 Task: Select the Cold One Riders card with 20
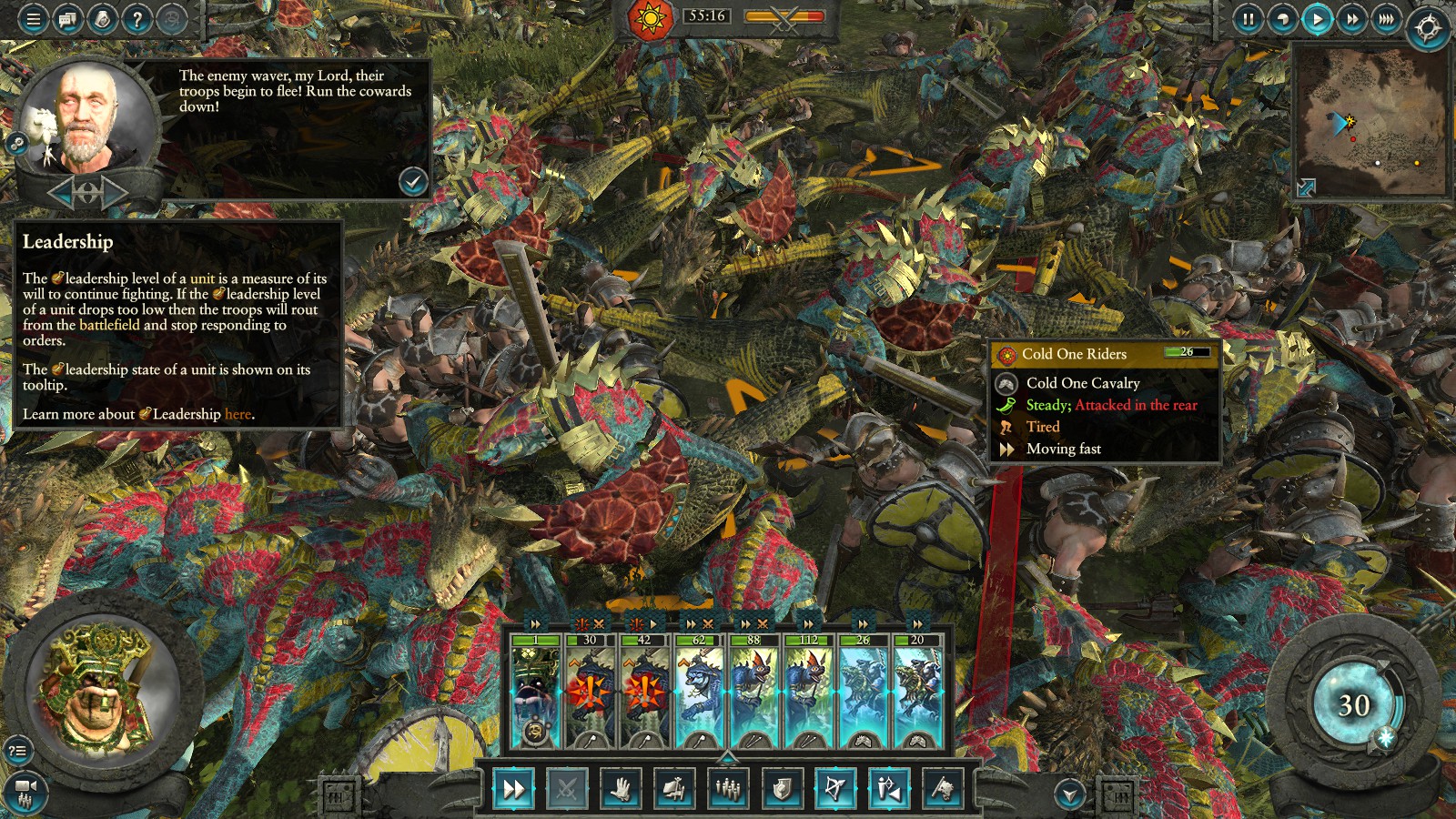coord(917,693)
